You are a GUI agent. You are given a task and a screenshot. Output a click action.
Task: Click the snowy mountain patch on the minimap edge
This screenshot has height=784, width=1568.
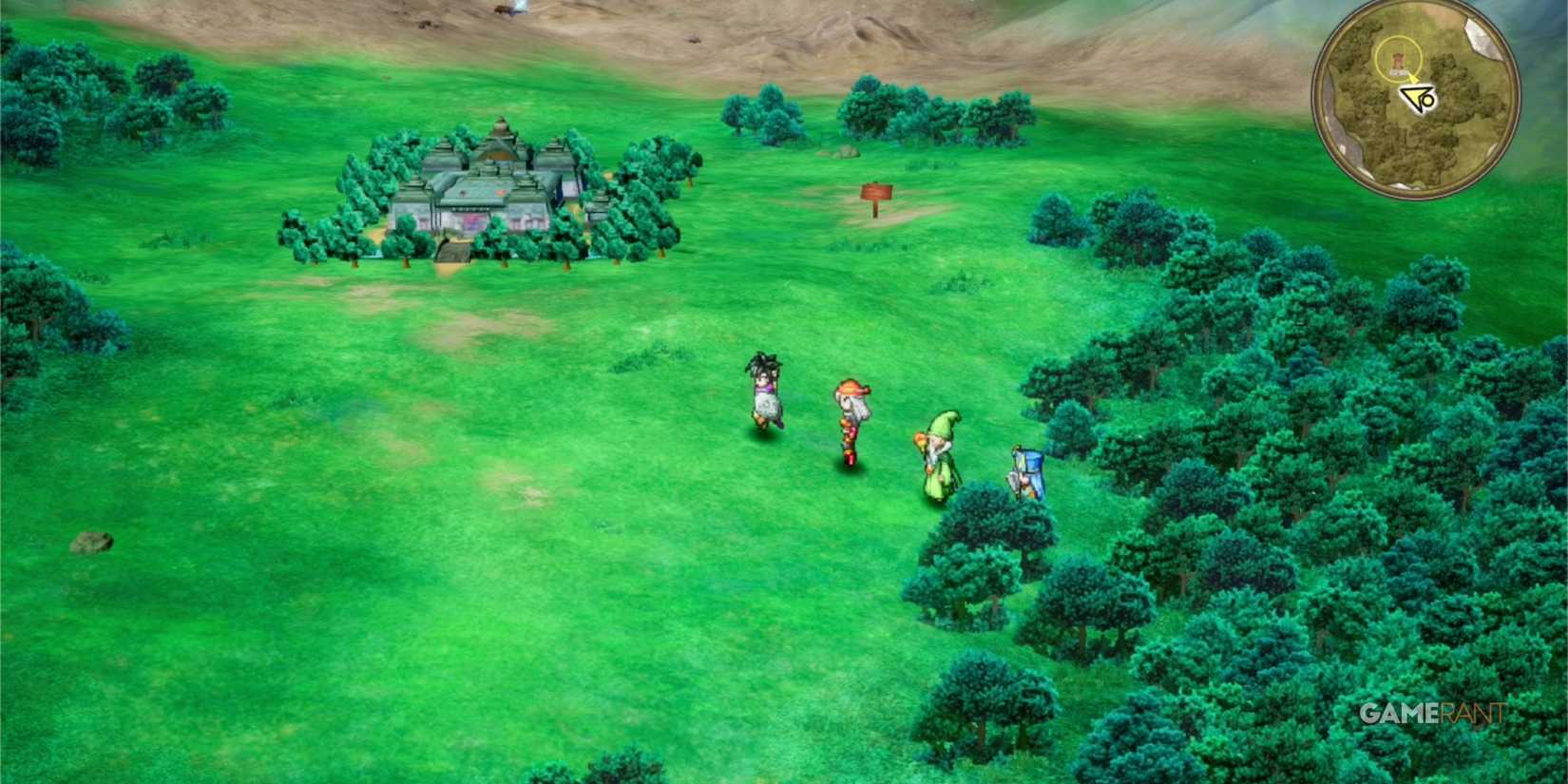coord(1479,40)
